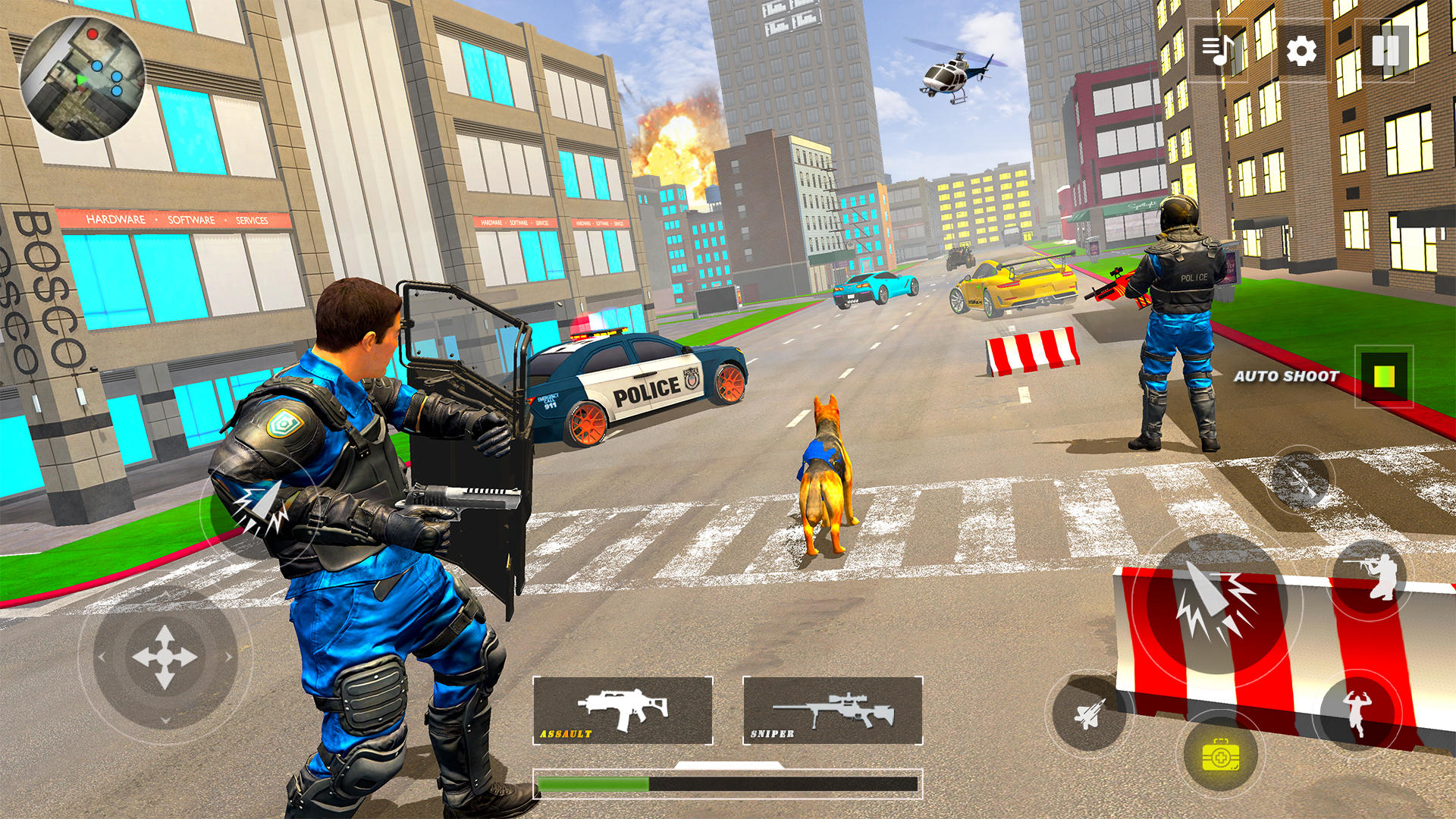The width and height of the screenshot is (1456, 819).
Task: Tap the movement d-pad control
Action: tap(165, 657)
